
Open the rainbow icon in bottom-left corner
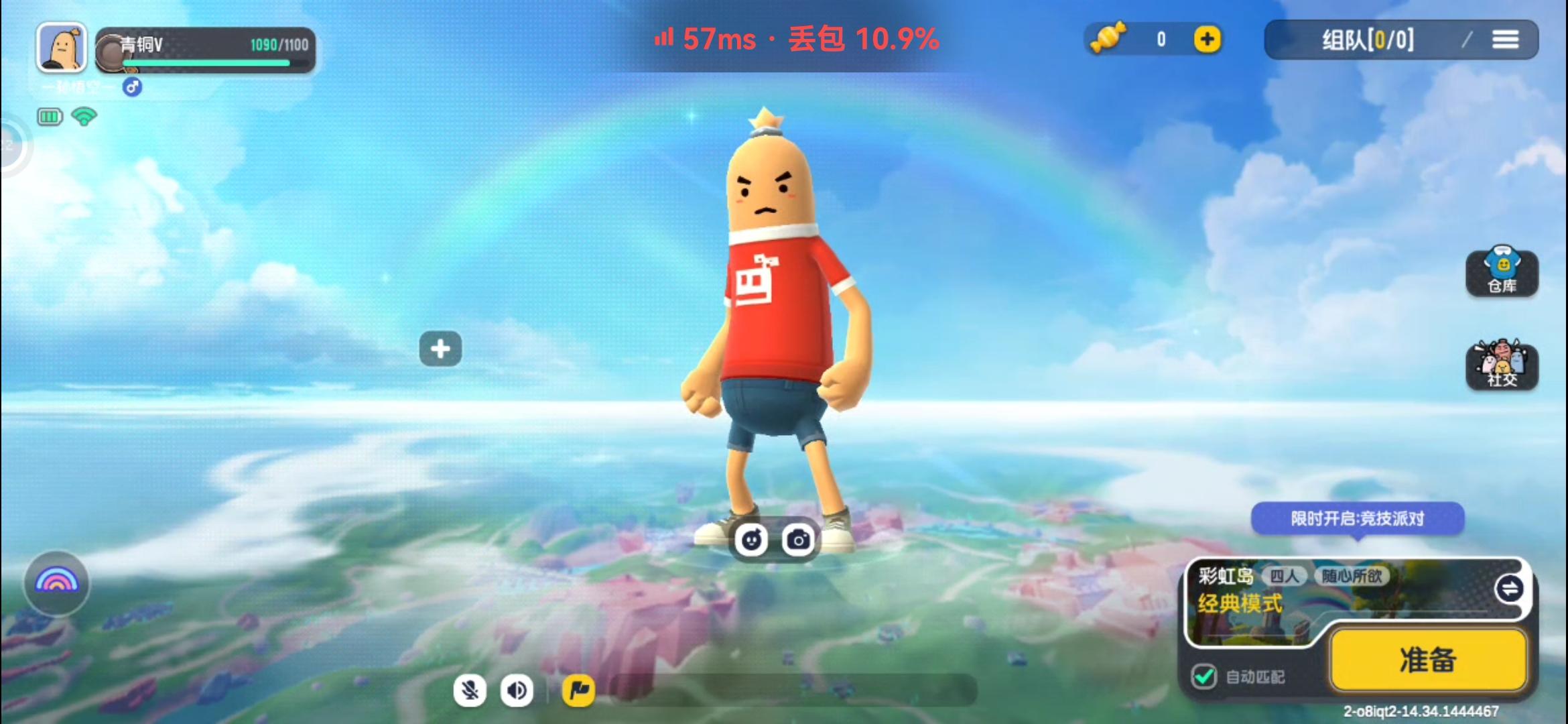(x=56, y=583)
